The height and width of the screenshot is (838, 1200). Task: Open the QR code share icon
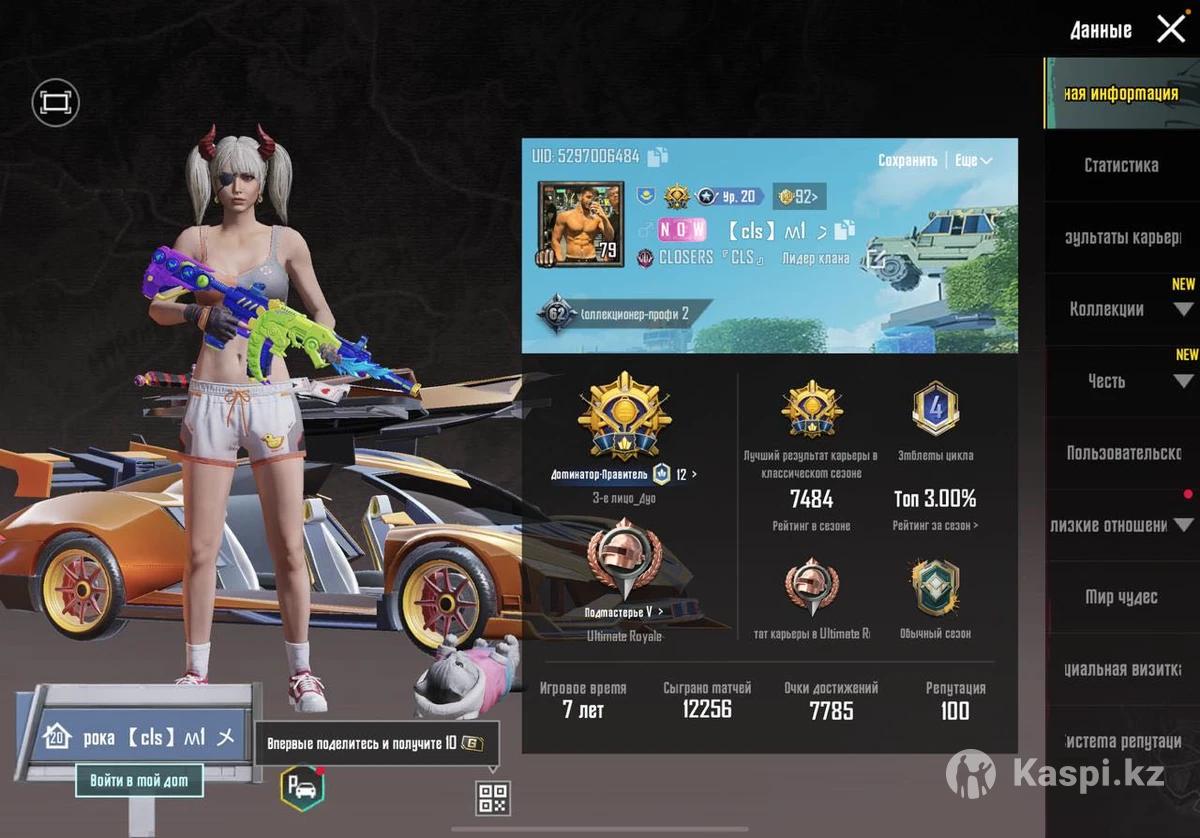click(493, 798)
